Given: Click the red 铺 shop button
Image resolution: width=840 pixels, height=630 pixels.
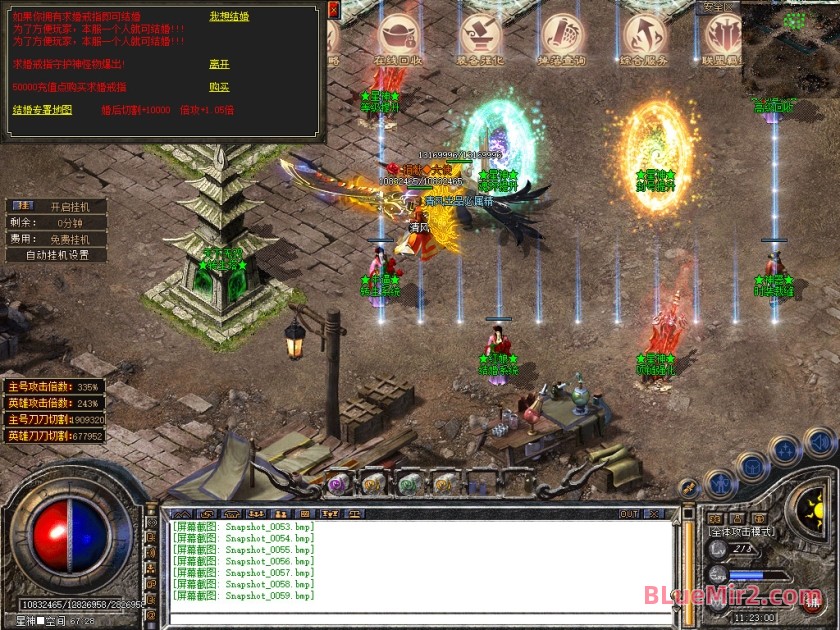Looking at the screenshot, I should pos(812,603).
